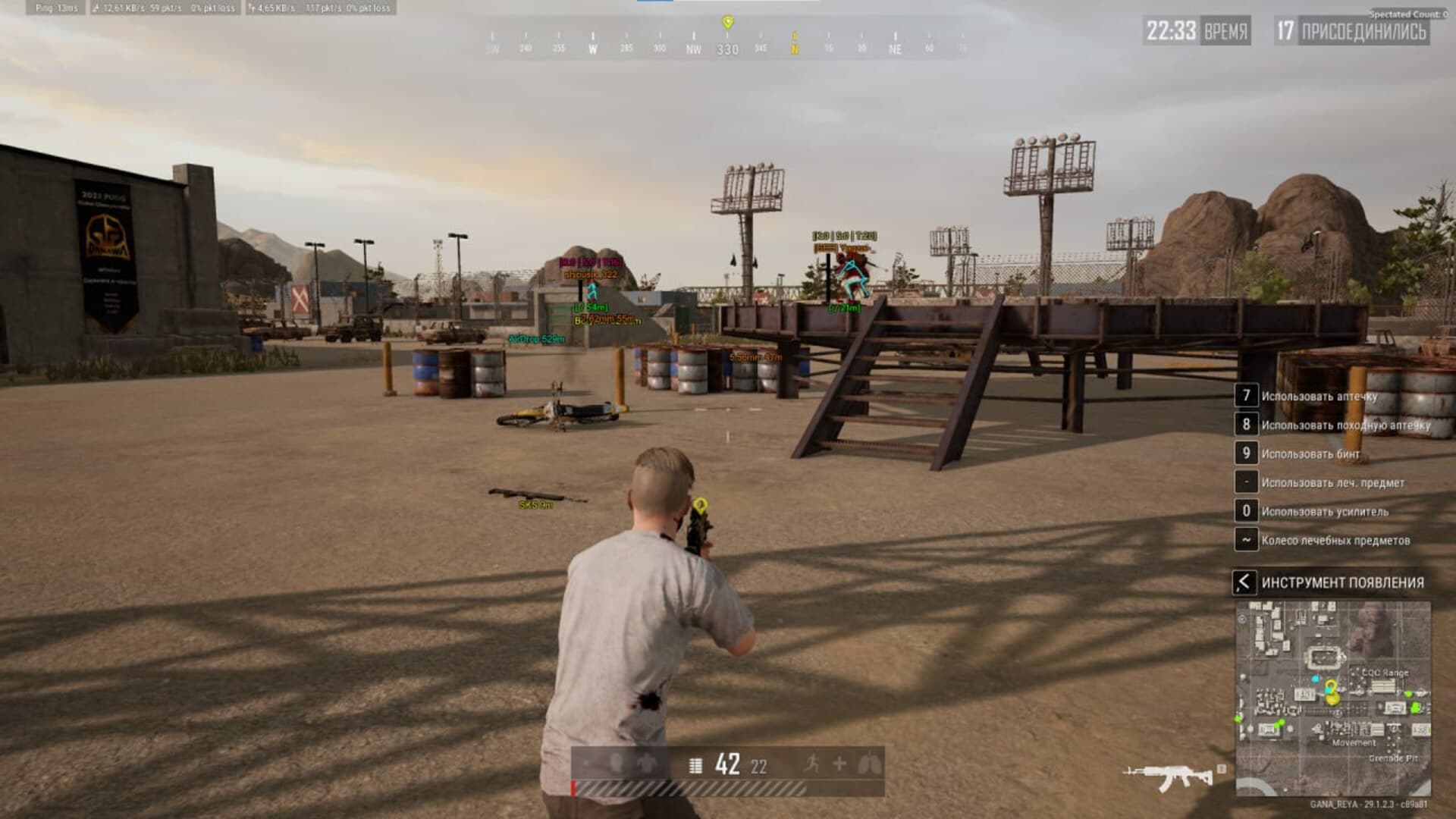The image size is (1456, 819).
Task: Click the yellow airdrop marker above the compass
Action: [x=729, y=21]
